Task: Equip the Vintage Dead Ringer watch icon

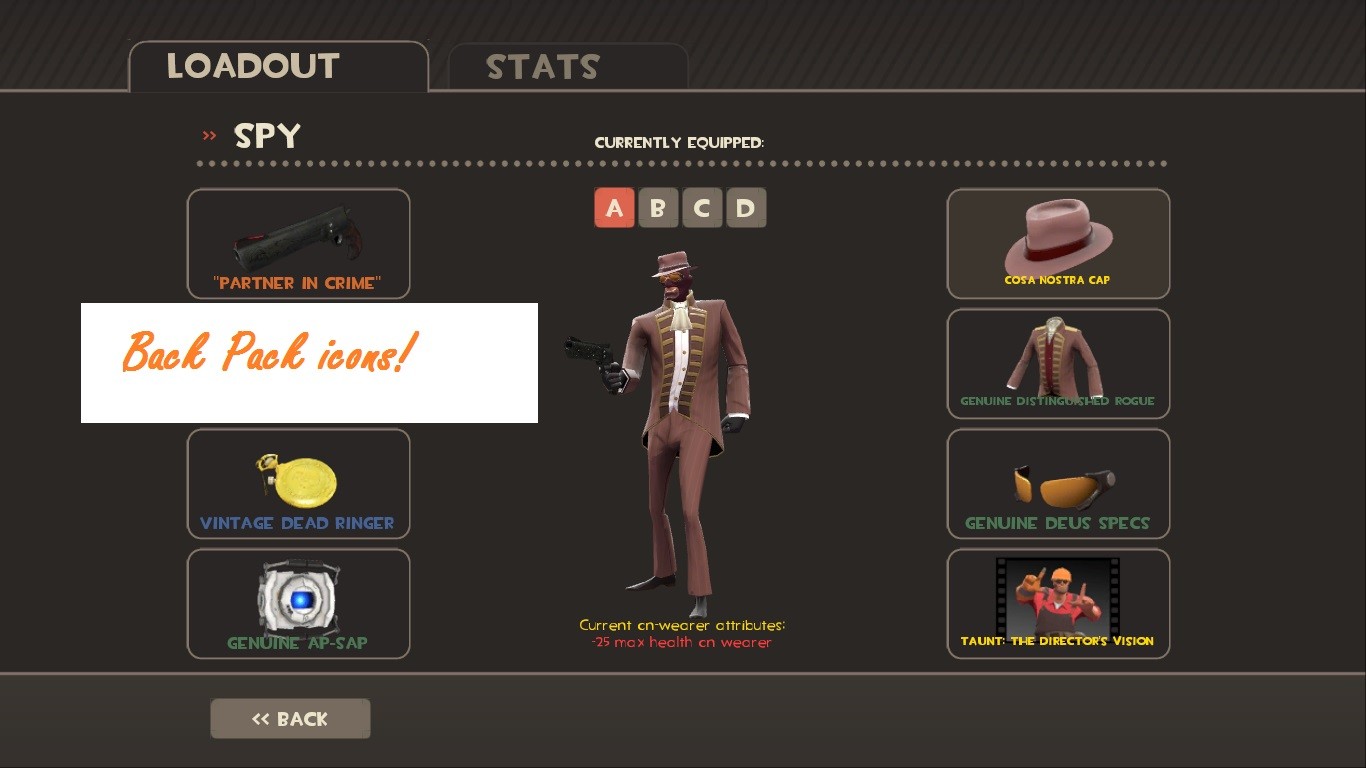Action: tap(298, 478)
